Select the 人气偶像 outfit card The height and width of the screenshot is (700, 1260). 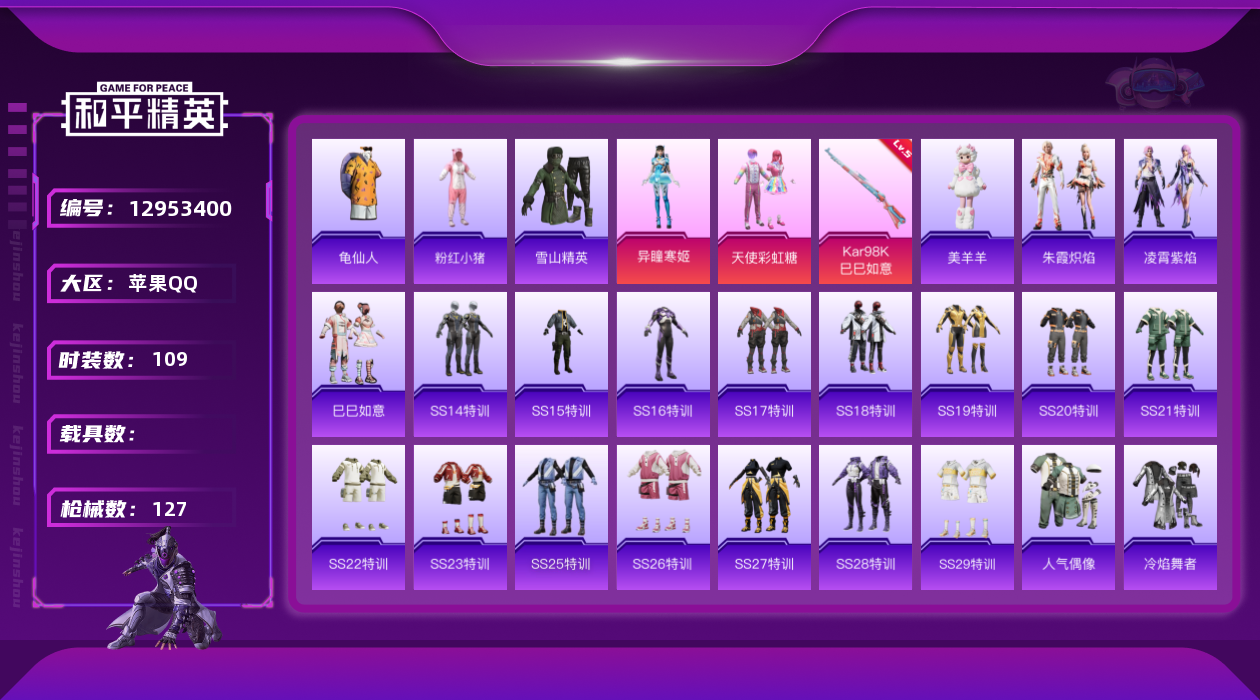click(x=1068, y=517)
